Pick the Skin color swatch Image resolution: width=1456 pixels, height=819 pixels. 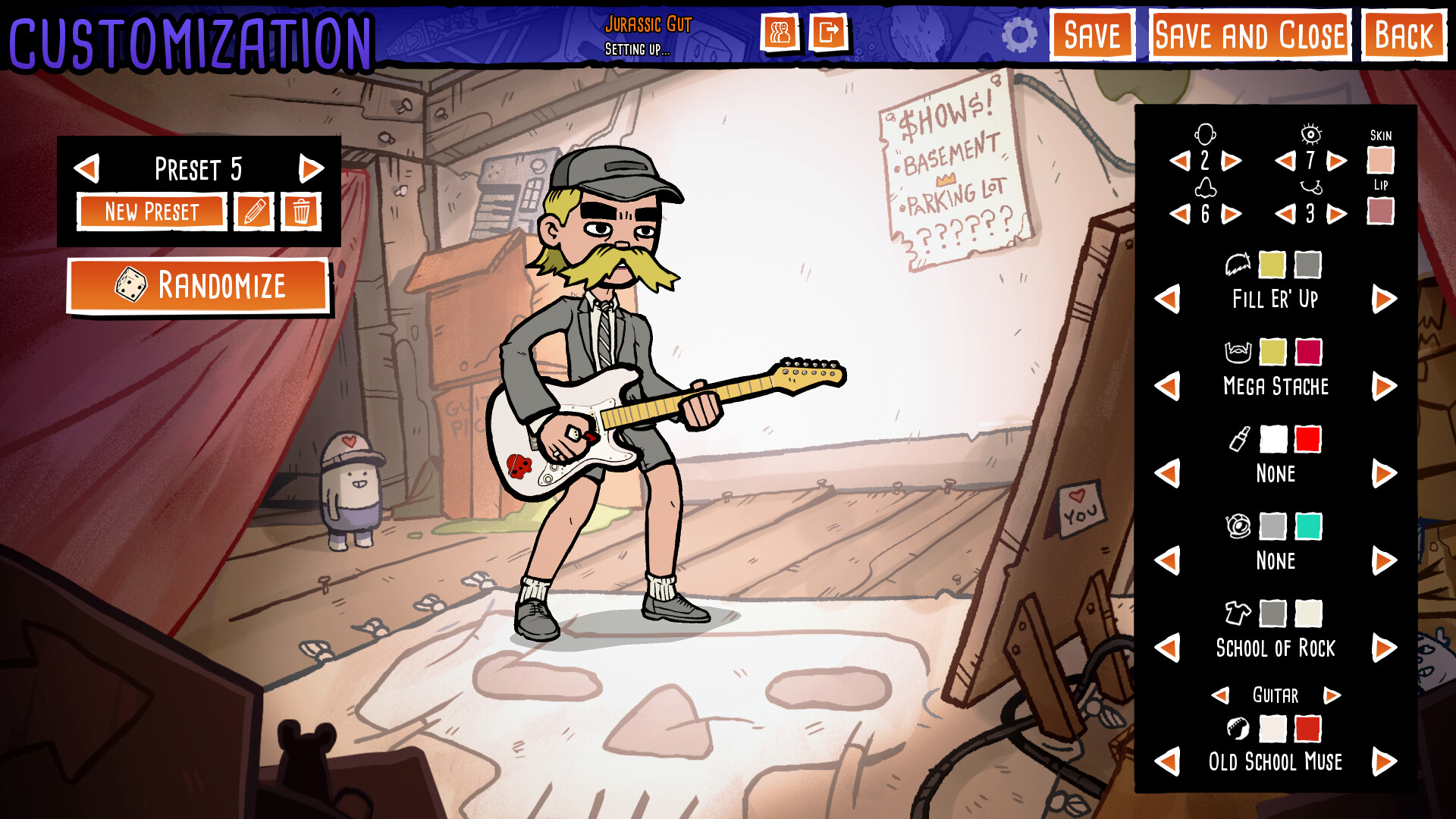[x=1382, y=162]
